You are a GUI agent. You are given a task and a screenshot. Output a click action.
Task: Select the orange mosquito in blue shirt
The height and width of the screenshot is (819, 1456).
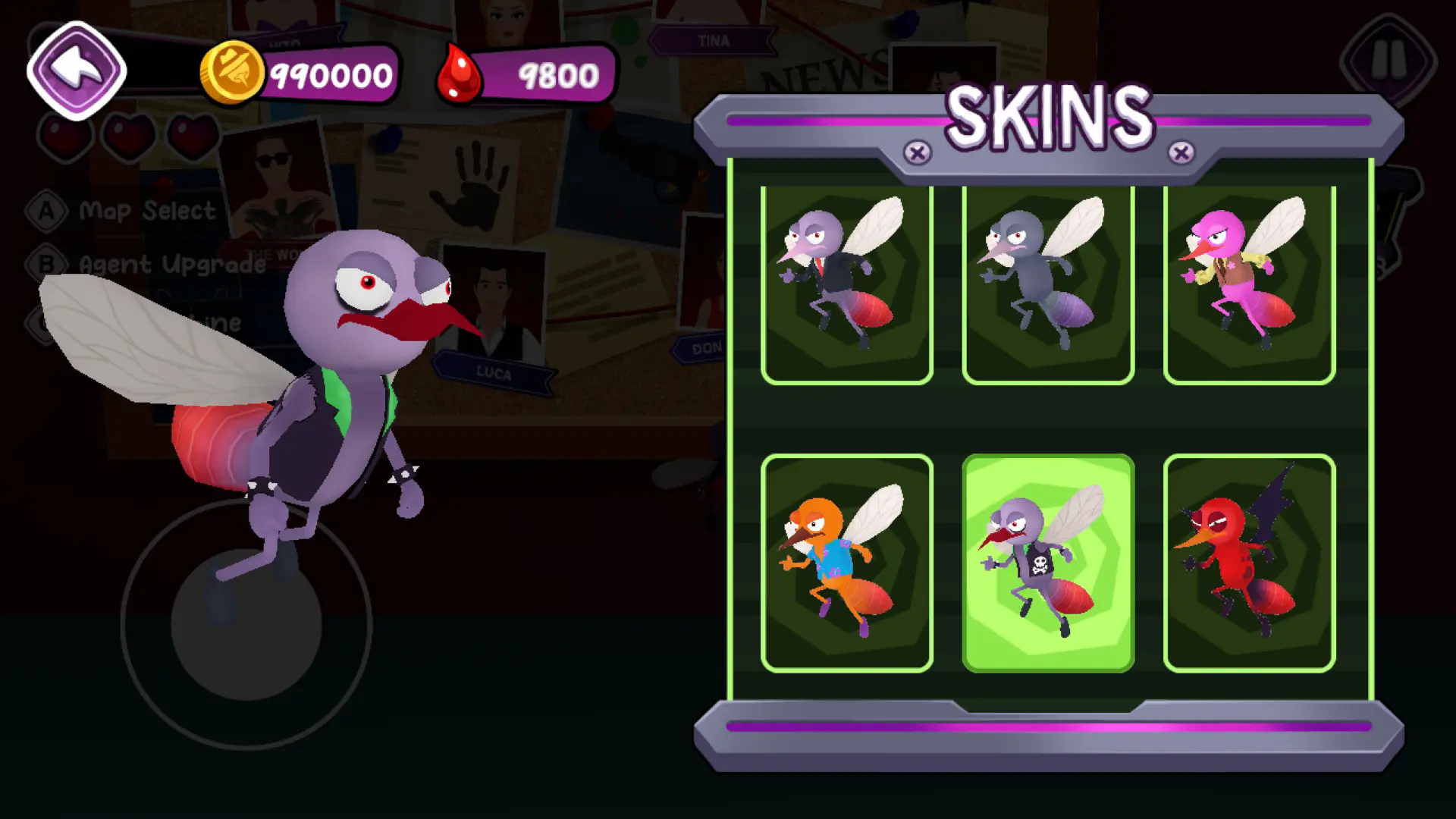point(846,563)
